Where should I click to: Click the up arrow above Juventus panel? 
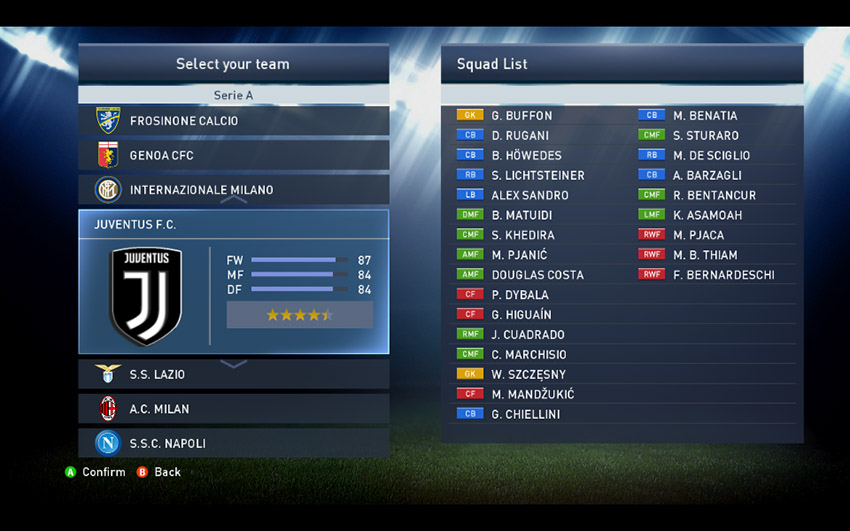[x=233, y=201]
